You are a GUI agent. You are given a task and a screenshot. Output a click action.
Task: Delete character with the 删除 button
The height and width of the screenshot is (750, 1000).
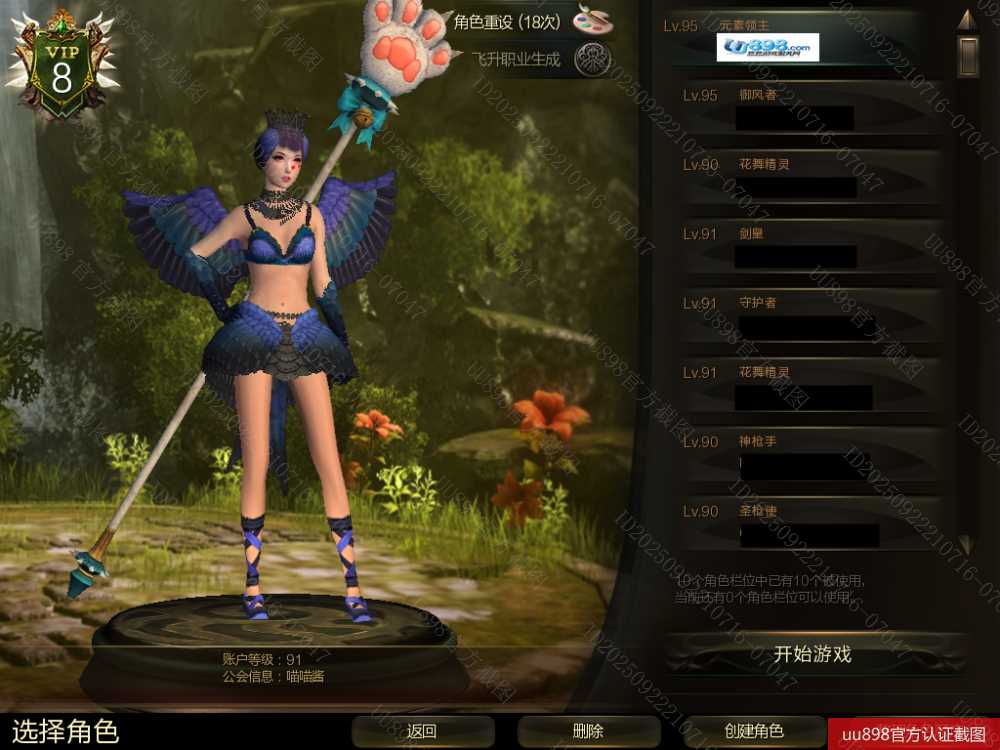[588, 731]
